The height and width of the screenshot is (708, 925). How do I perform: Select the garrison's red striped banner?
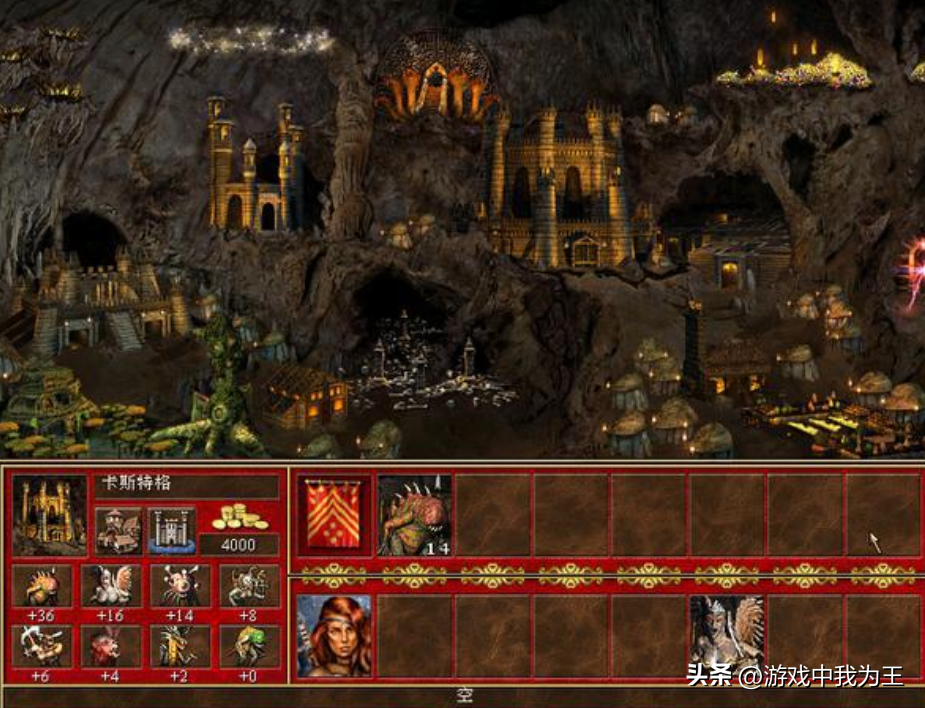pyautogui.click(x=333, y=514)
